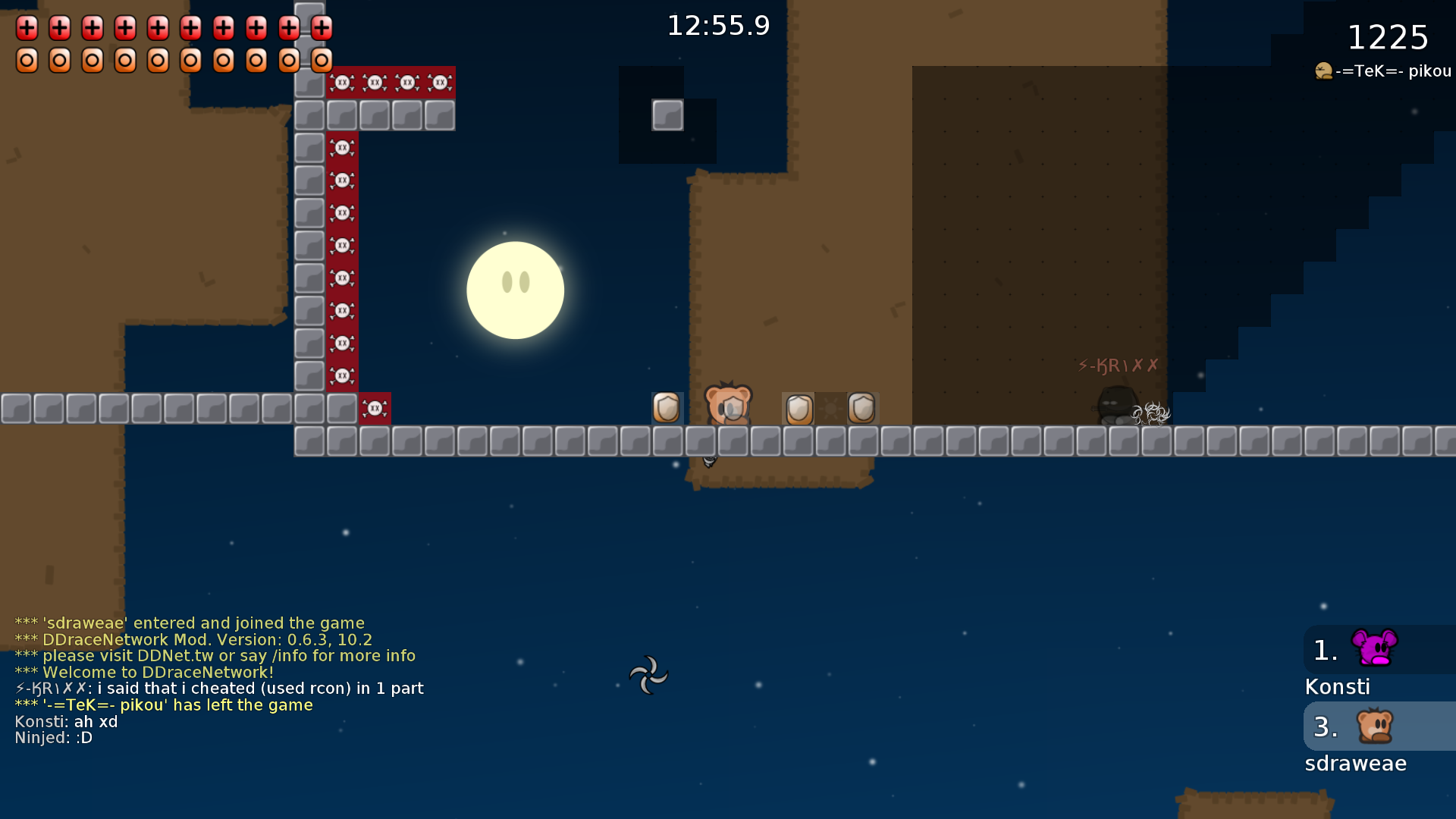Click a skull hazard tile in the red column
1456x819 pixels.
coord(344,245)
